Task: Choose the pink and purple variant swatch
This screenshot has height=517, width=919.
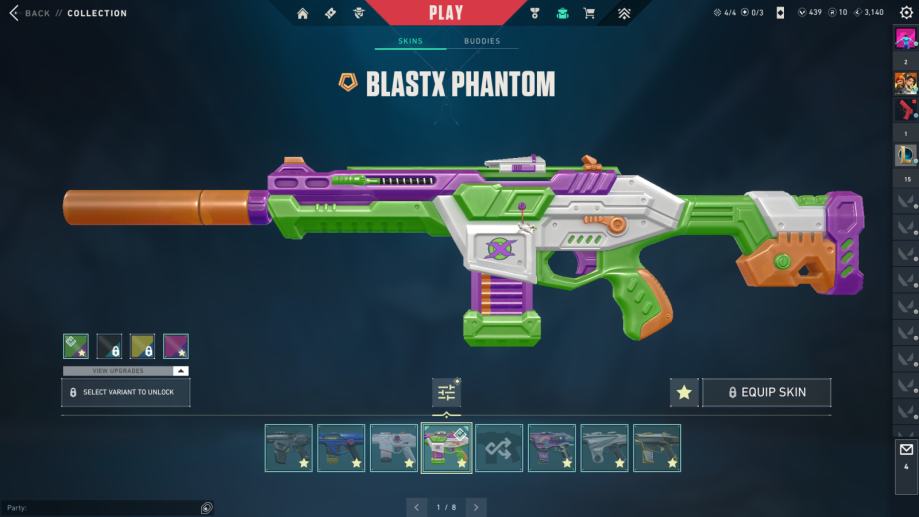Action: pos(176,346)
